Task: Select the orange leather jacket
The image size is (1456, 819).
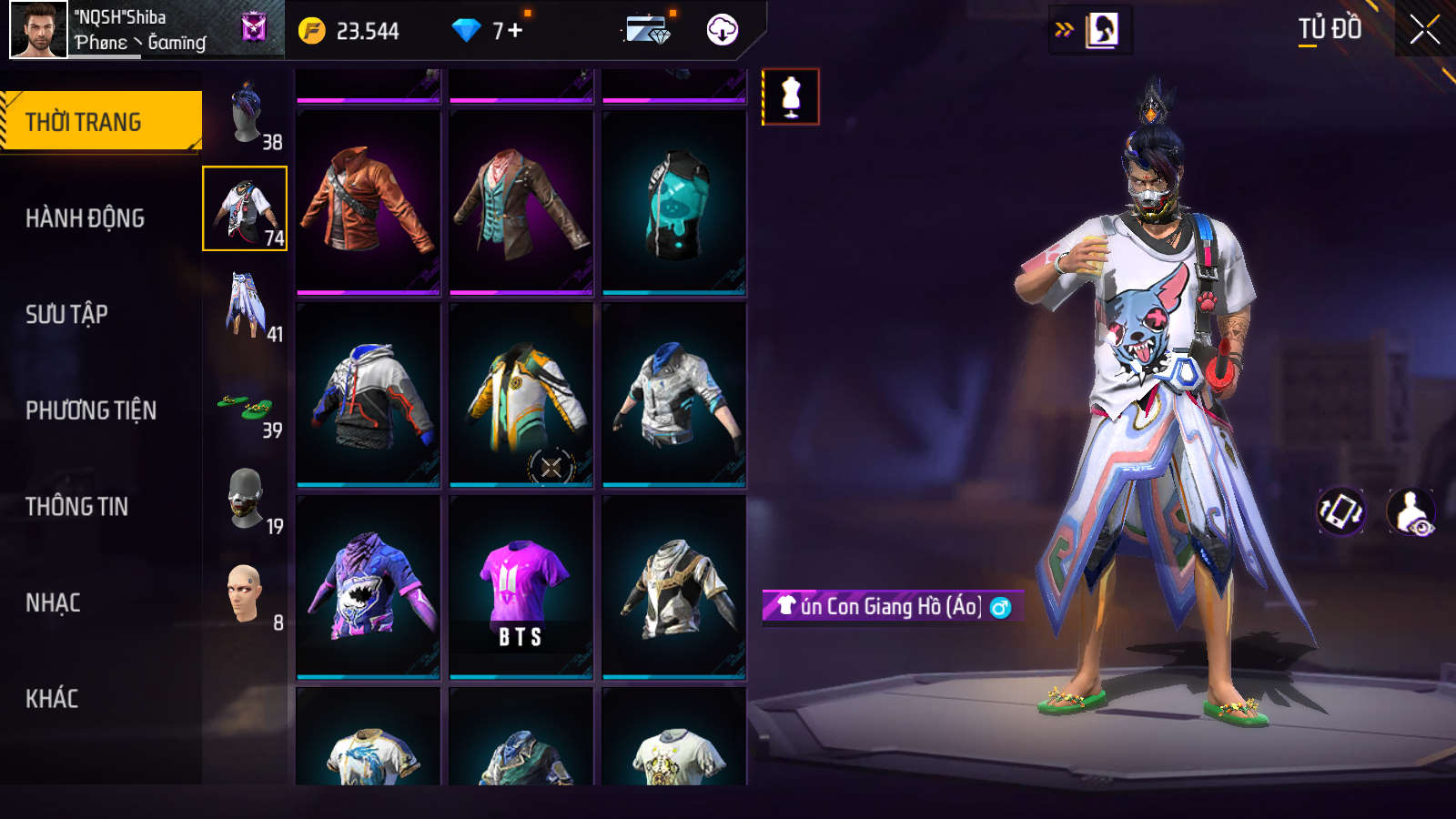Action: click(368, 200)
